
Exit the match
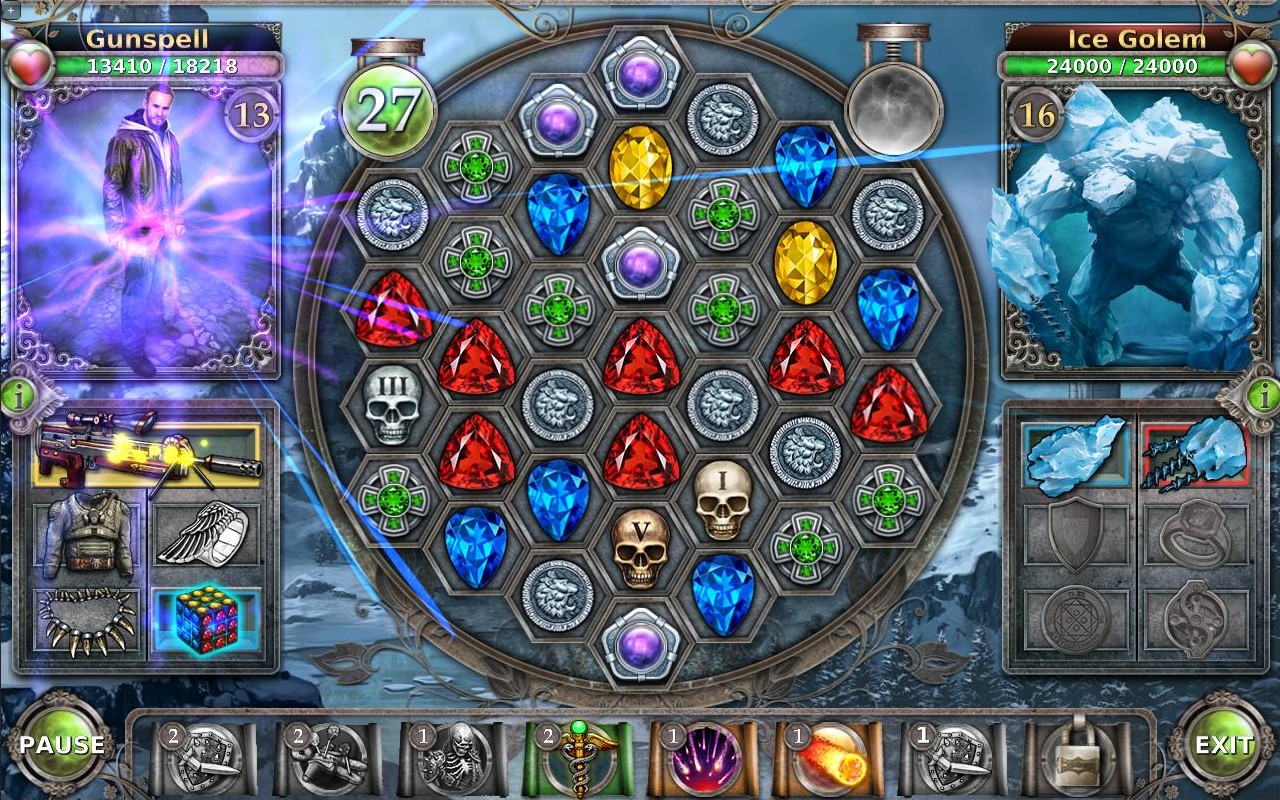(1223, 745)
